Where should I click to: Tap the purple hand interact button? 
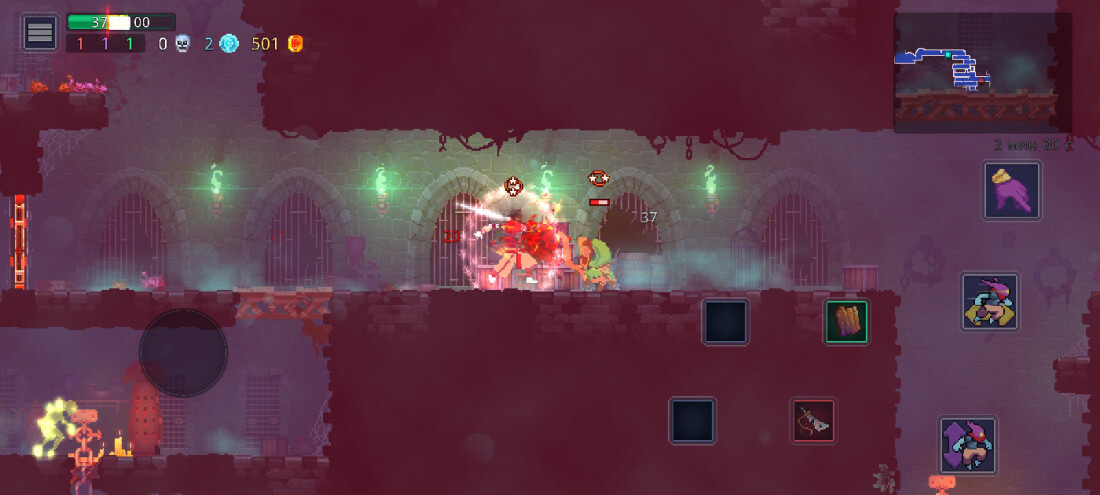pyautogui.click(x=1012, y=190)
